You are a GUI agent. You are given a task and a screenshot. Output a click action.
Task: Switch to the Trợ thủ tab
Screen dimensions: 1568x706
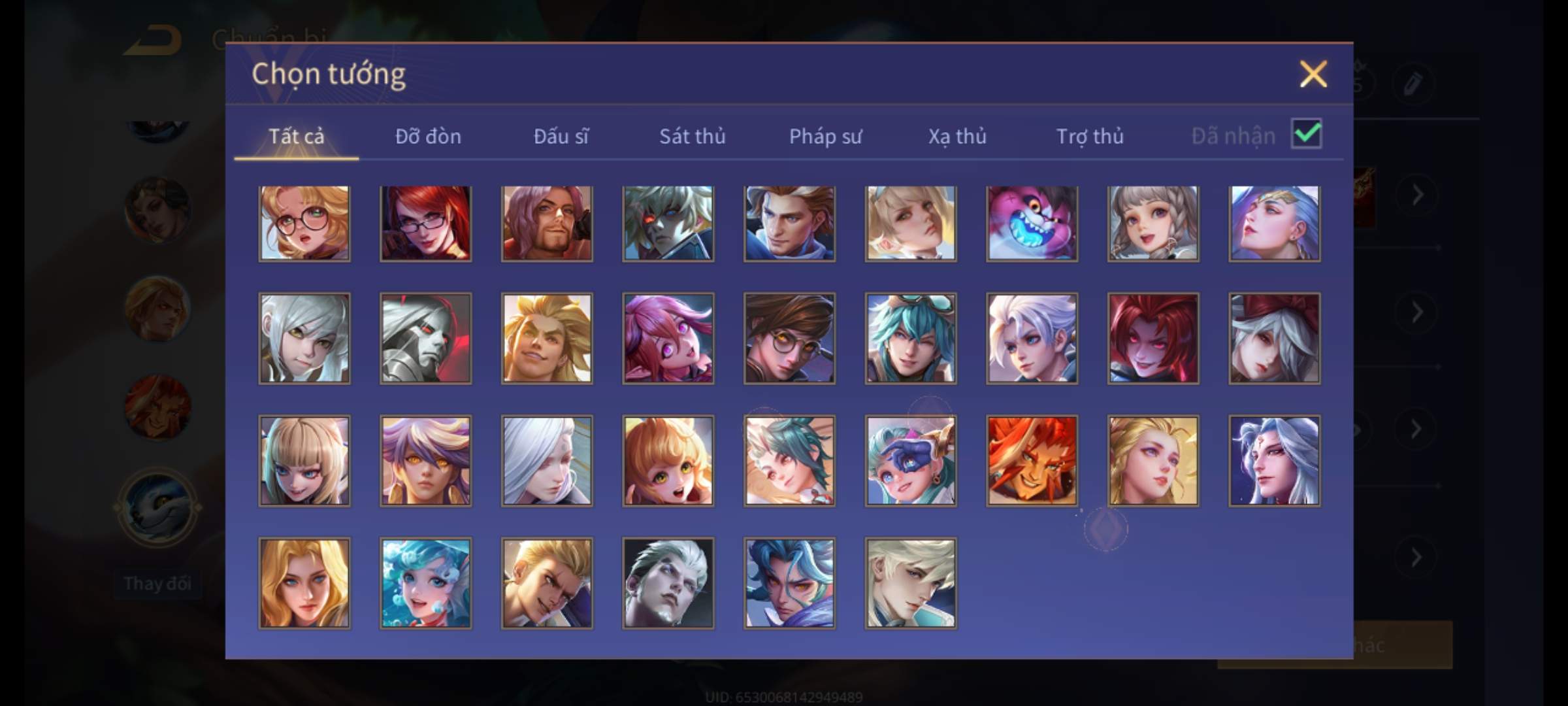[x=1090, y=137]
